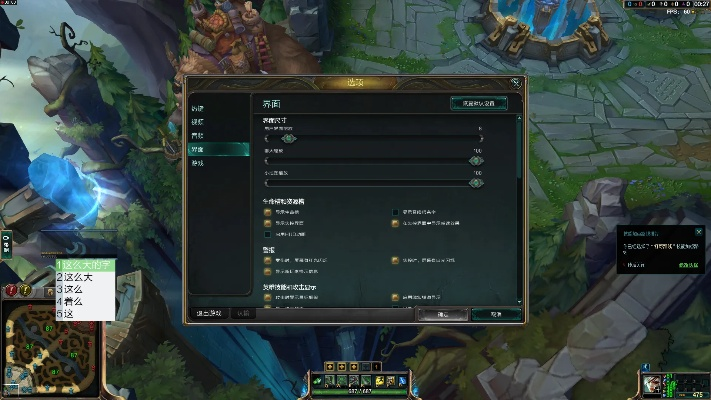Confirm settings with the 确定 button

(x=442, y=313)
